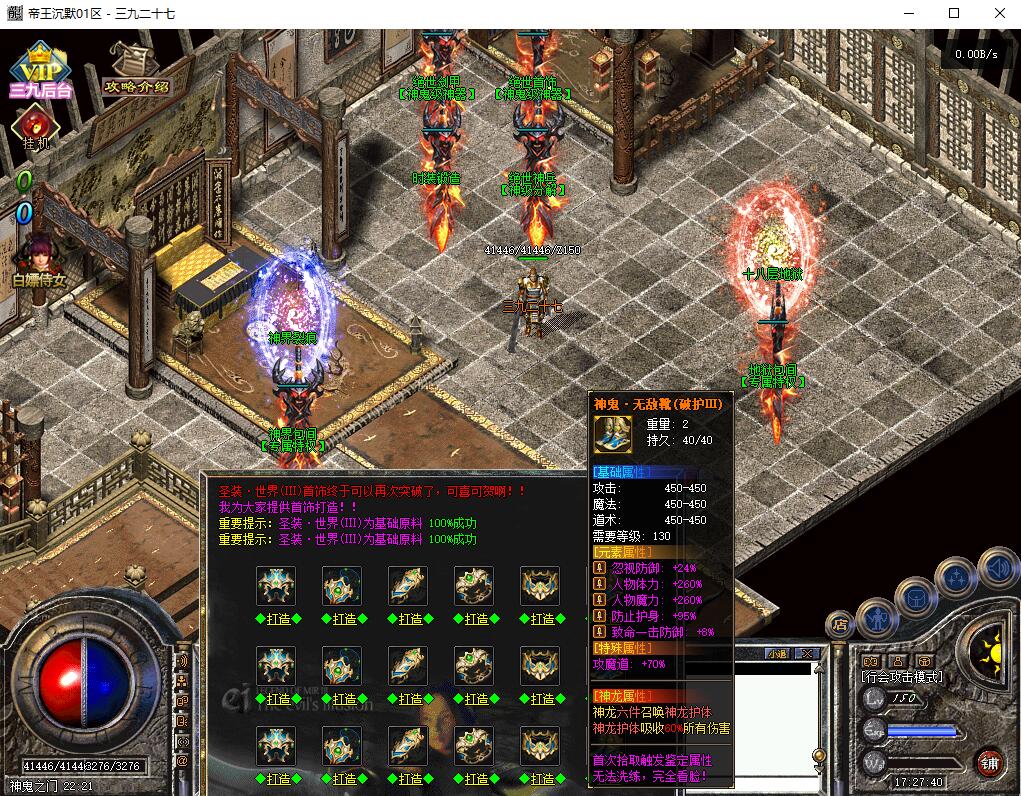
Task: Toggle sound with the blue speaker button
Action: [x=997, y=567]
